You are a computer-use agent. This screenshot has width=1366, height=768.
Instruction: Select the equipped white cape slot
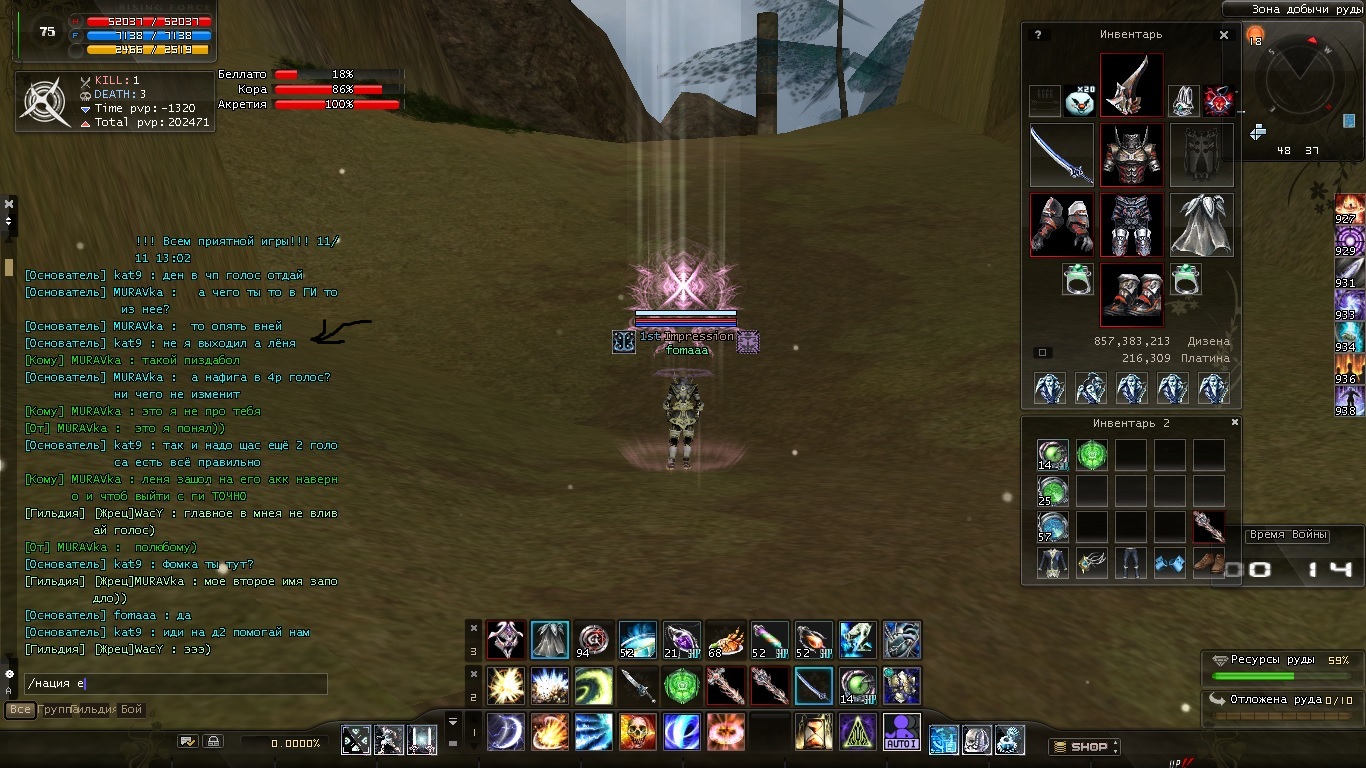point(1201,225)
